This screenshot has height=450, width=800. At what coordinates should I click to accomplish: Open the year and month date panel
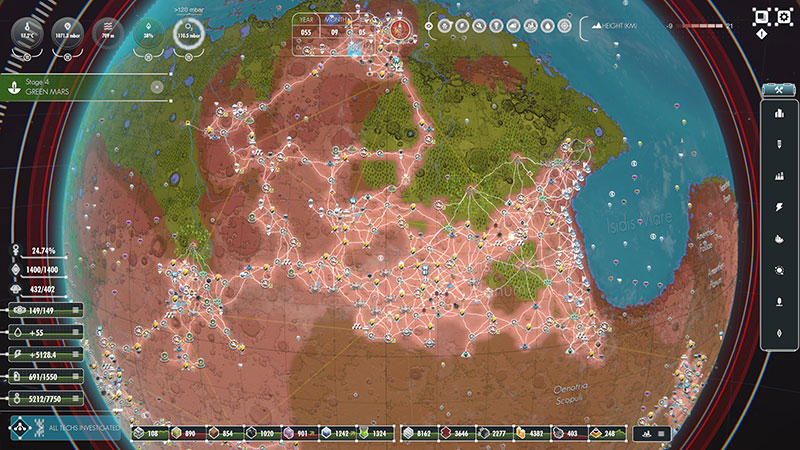tap(338, 28)
